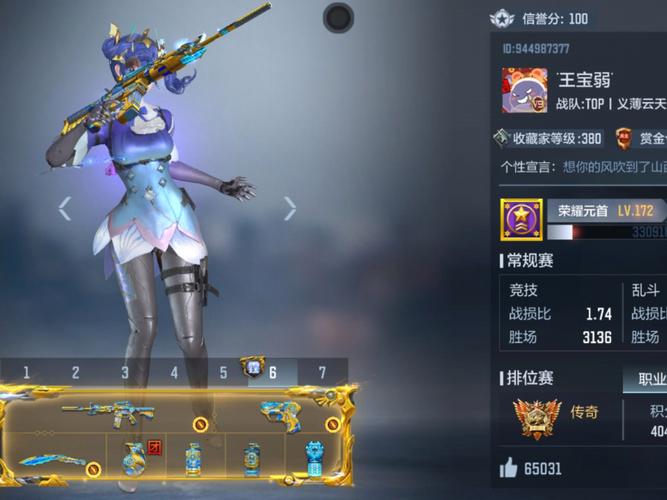Switch to loadout tab 7
Viewport: 667px width, 500px height.
(x=322, y=373)
